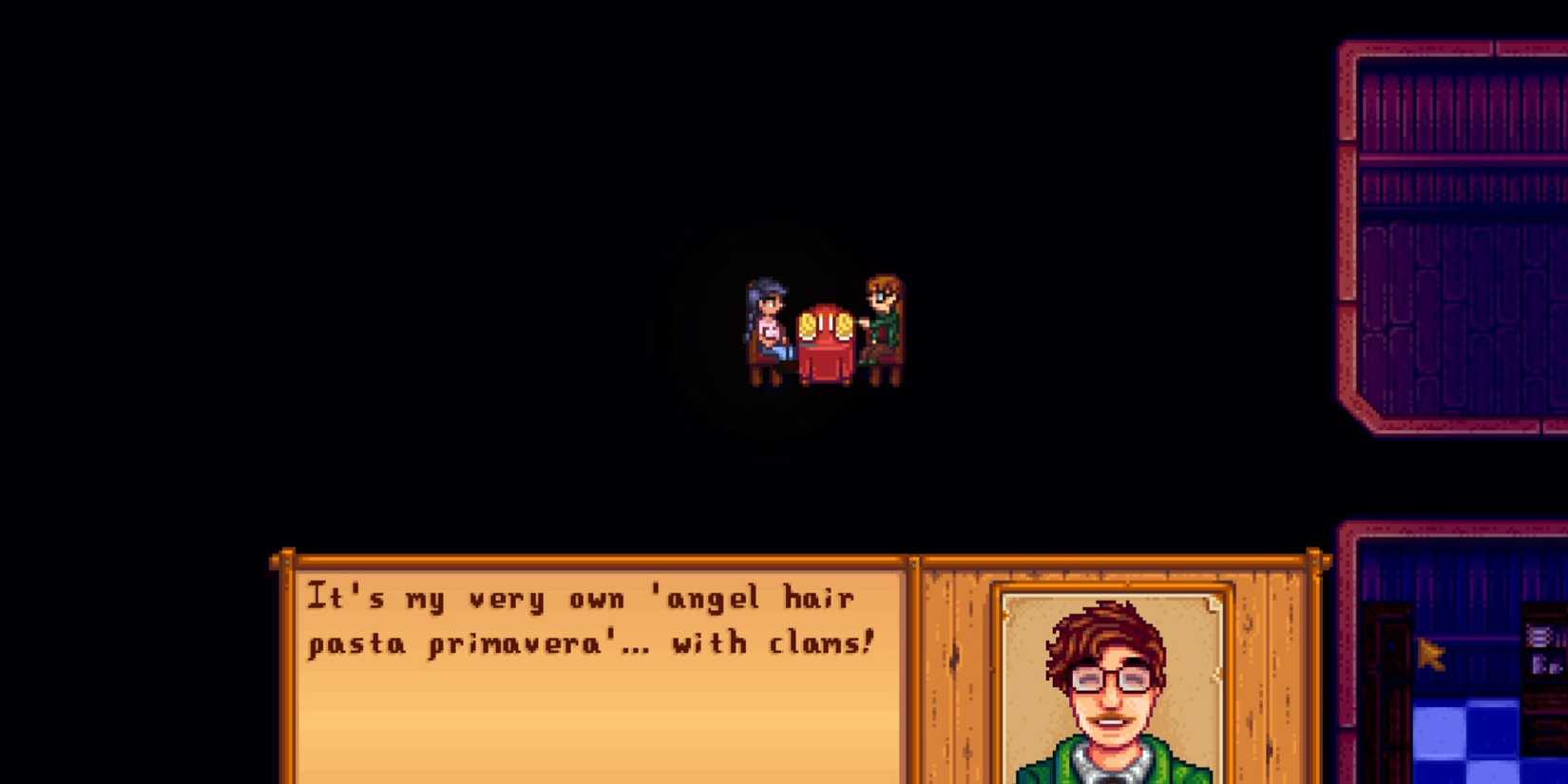Screen dimensions: 1568x784
Task: Select Harvey's character sprite at the table
Action: (x=882, y=318)
